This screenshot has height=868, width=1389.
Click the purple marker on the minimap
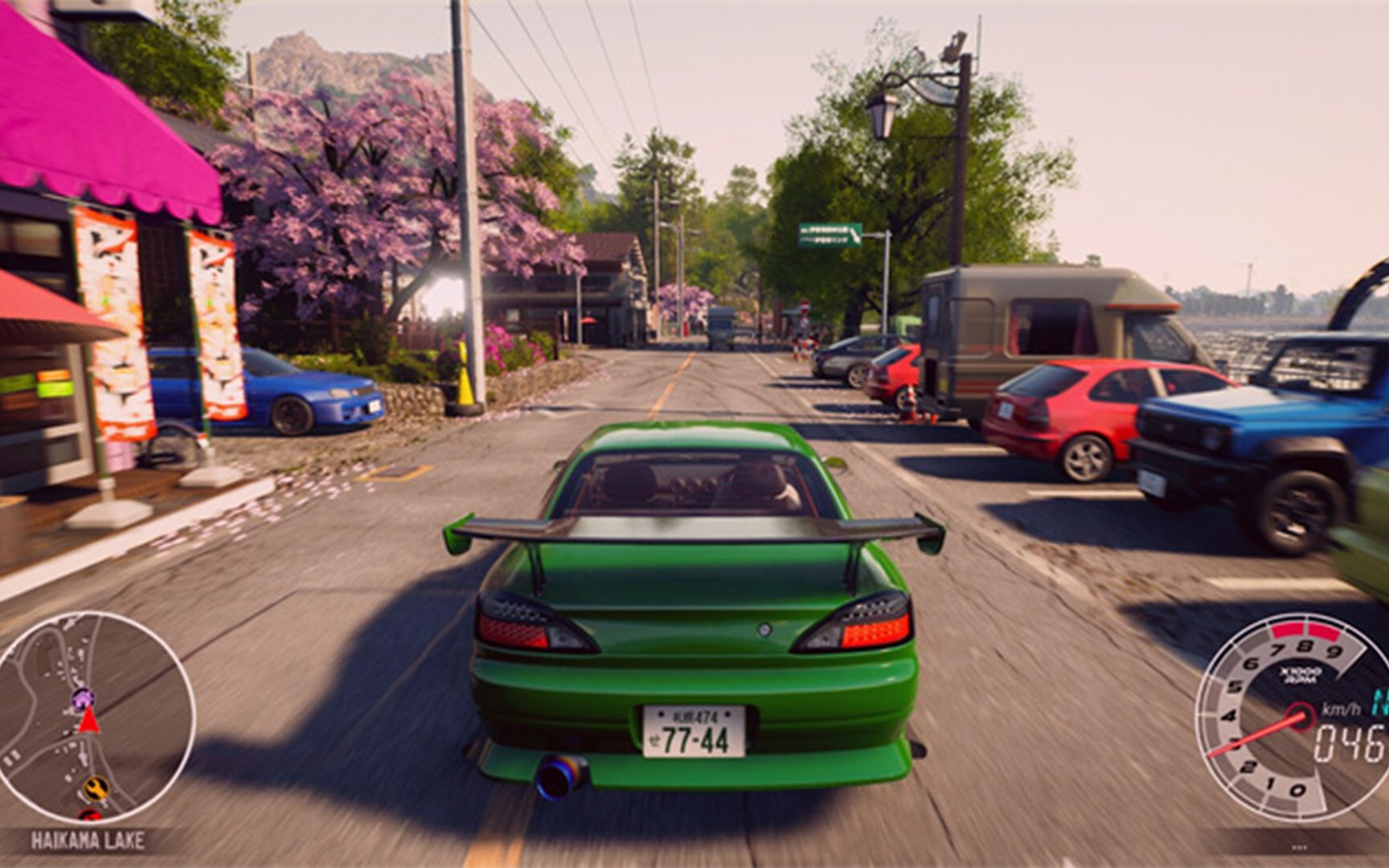(x=83, y=696)
